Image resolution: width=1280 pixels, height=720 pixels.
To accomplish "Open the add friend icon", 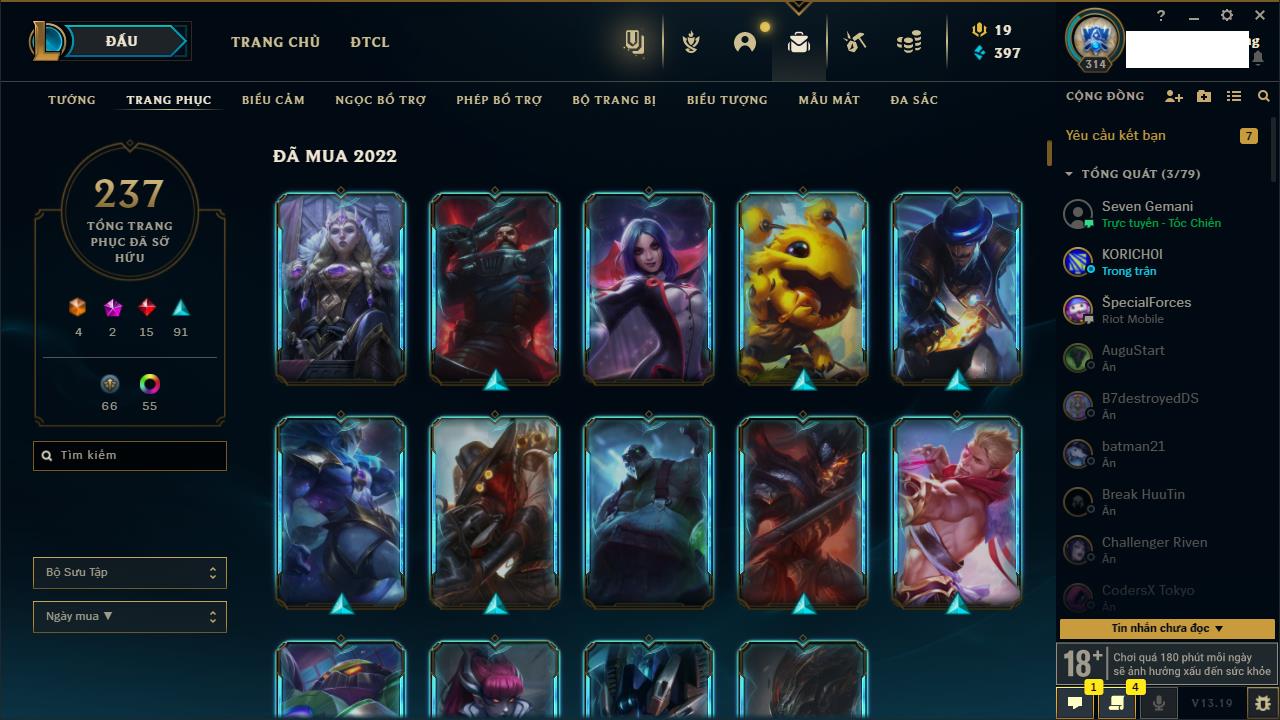I will (x=1174, y=97).
